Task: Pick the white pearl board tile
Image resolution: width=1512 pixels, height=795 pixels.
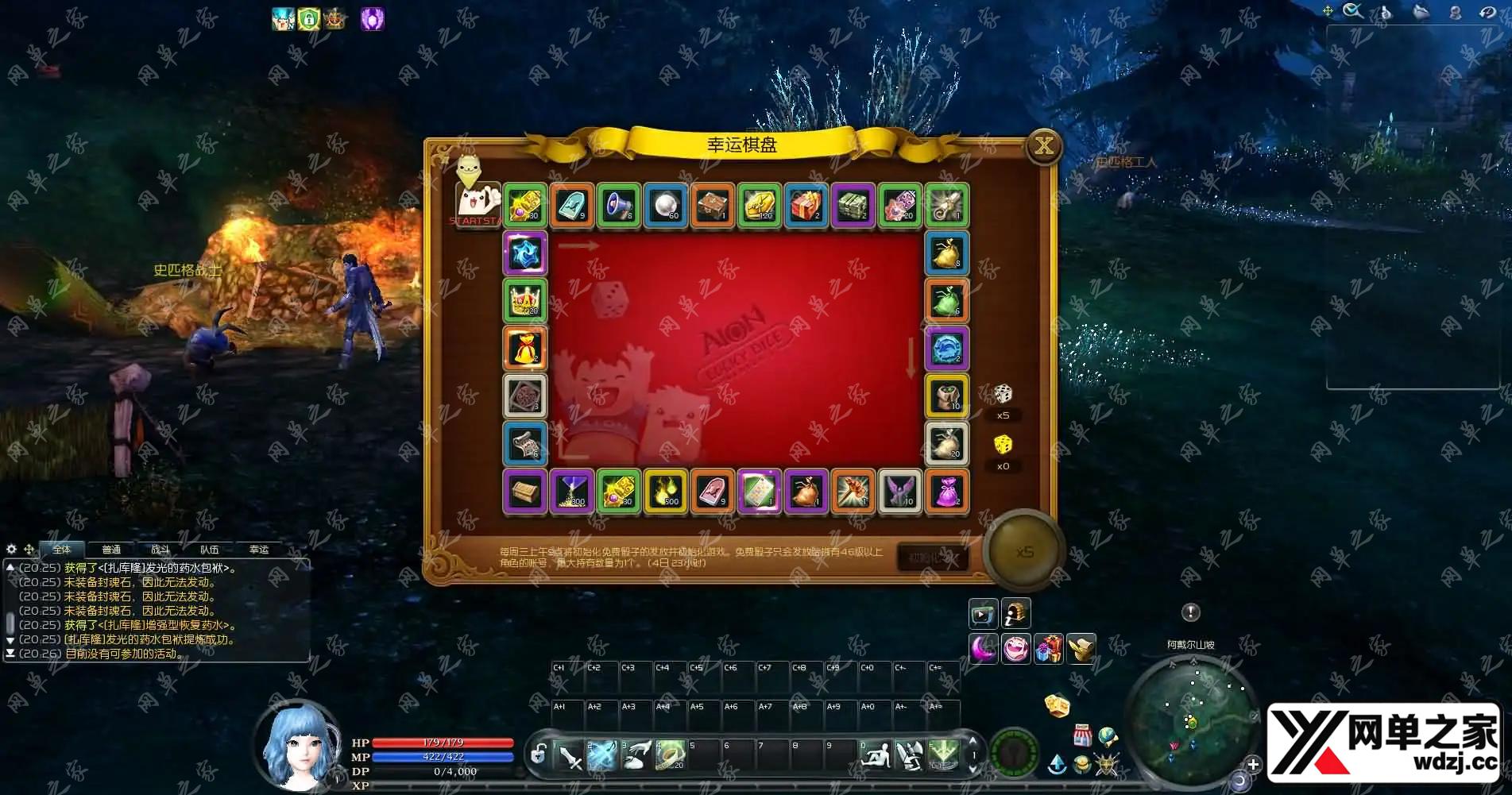Action: [666, 206]
